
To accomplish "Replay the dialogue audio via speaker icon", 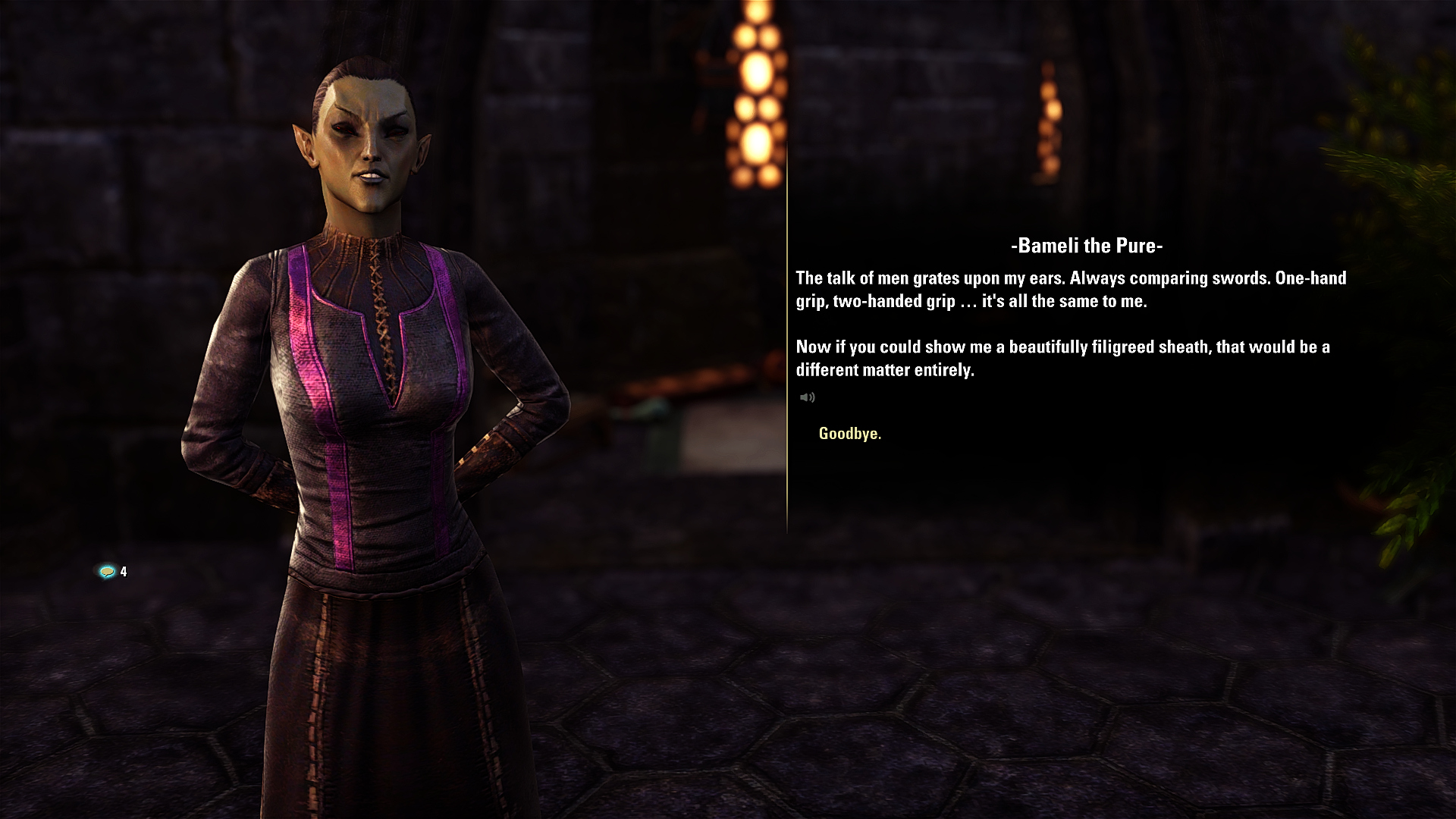I will click(x=807, y=397).
